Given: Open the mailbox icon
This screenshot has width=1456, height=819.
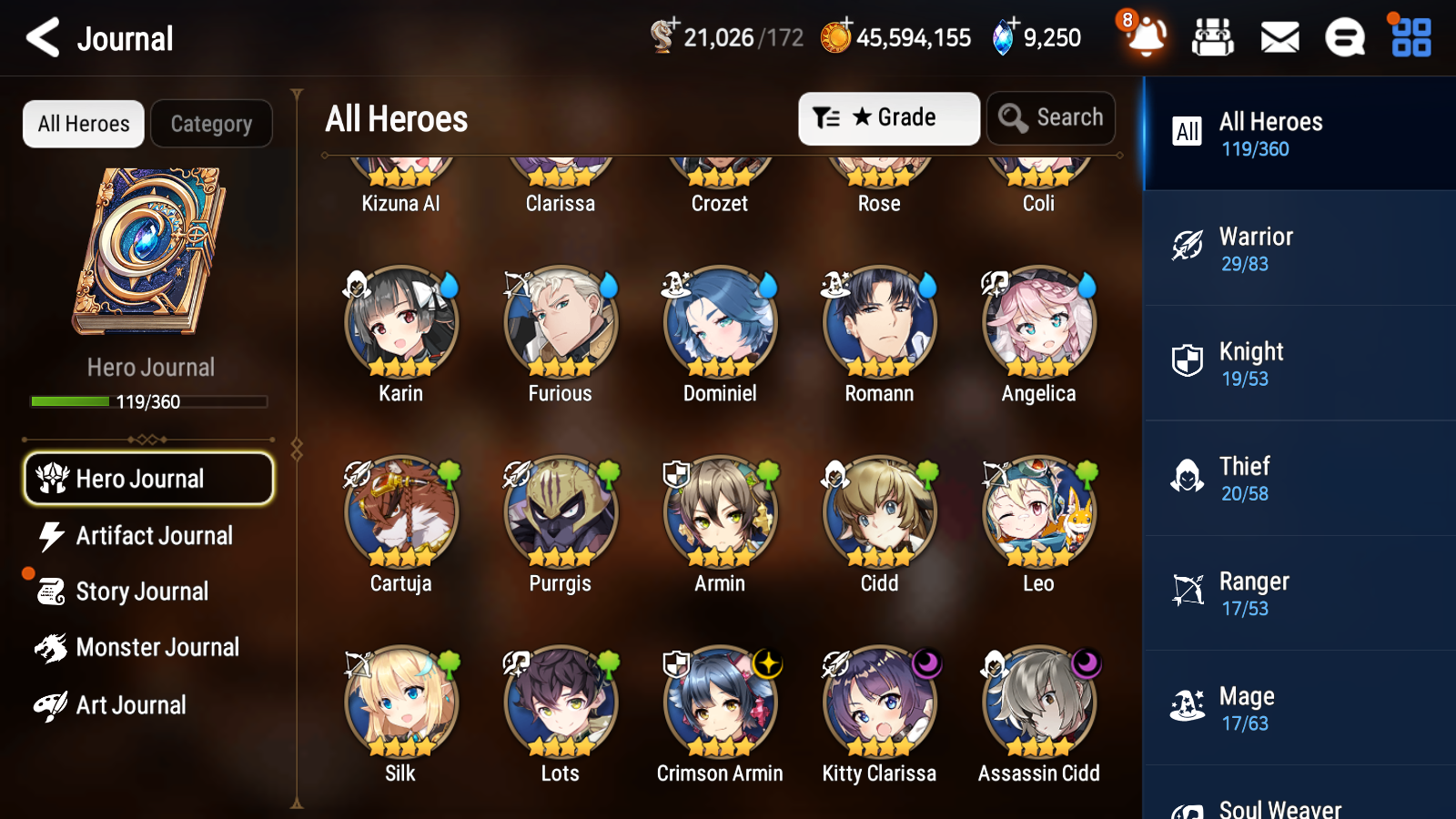Looking at the screenshot, I should click(1279, 37).
